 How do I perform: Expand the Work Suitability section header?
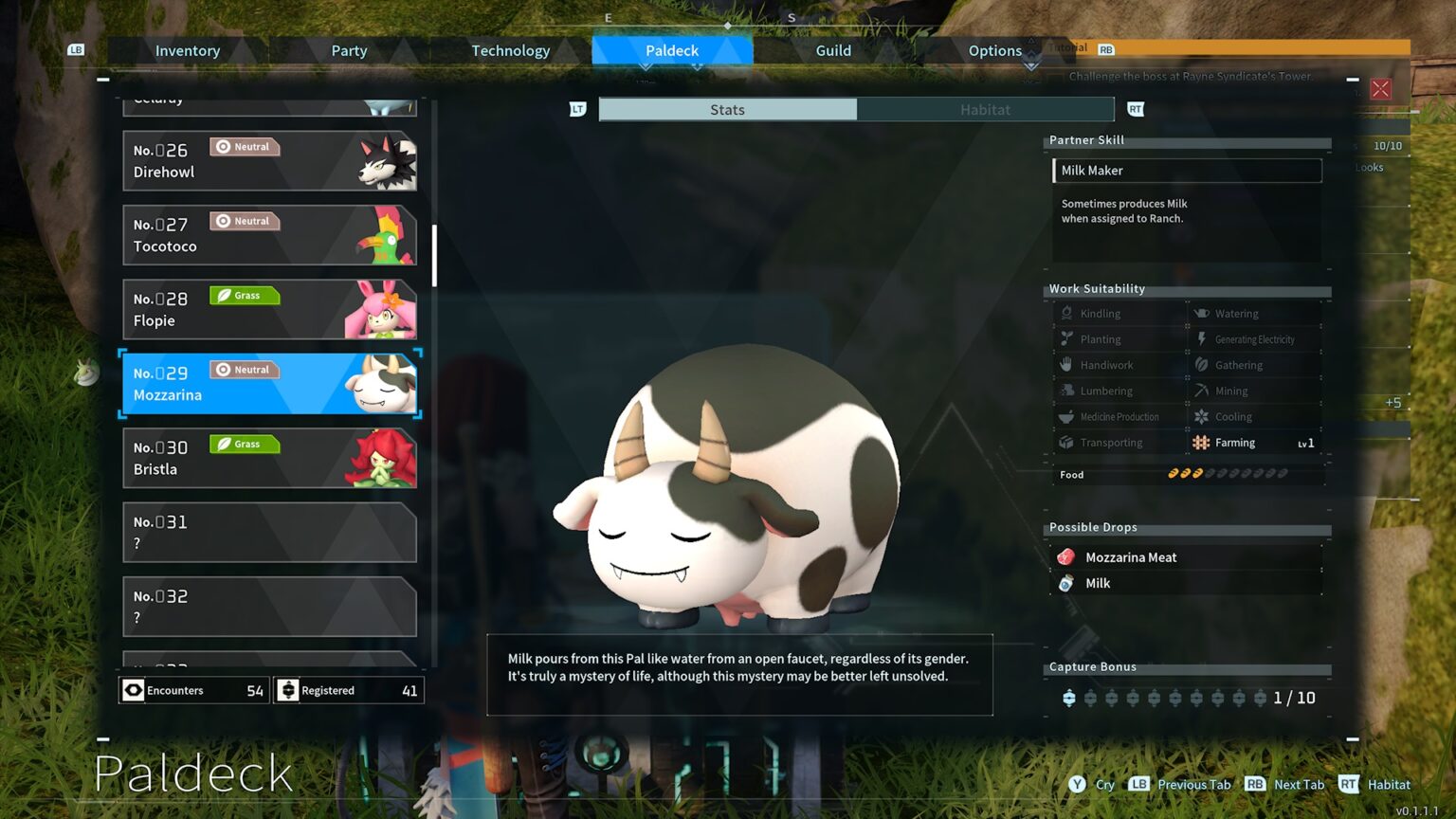click(1096, 288)
